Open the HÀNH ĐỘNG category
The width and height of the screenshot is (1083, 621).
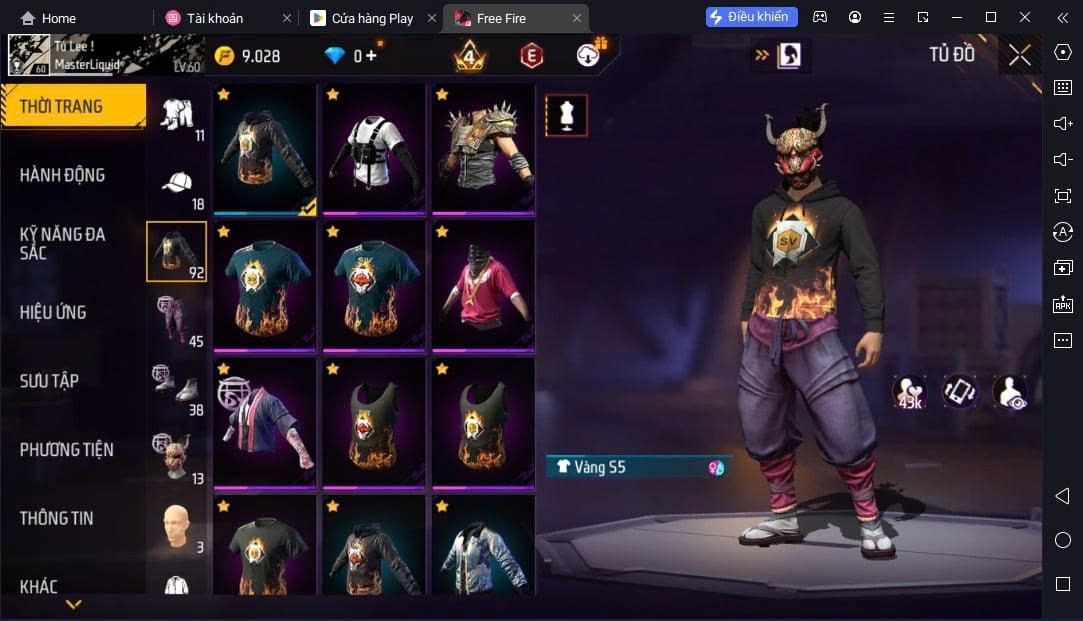tap(62, 175)
